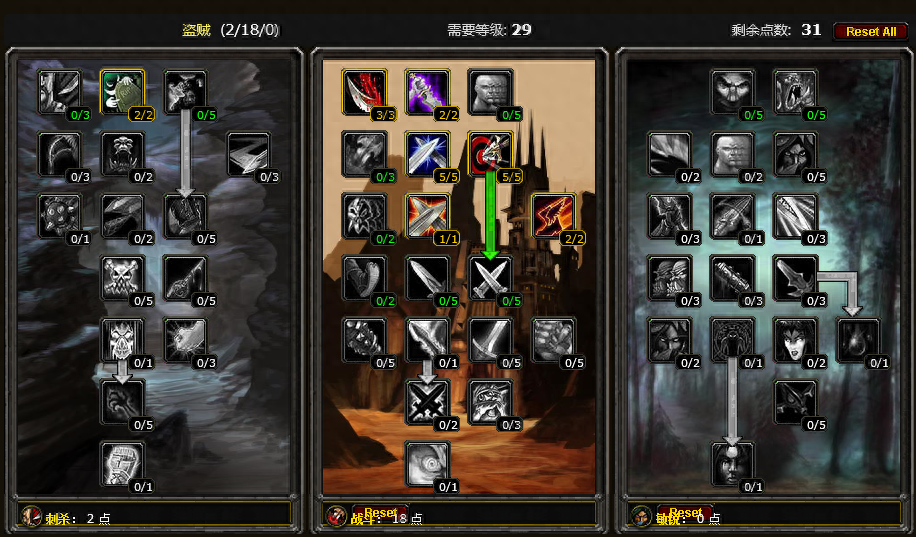Choose the Improved Eviscerate talent icon
This screenshot has width=916, height=537.
pos(59,91)
